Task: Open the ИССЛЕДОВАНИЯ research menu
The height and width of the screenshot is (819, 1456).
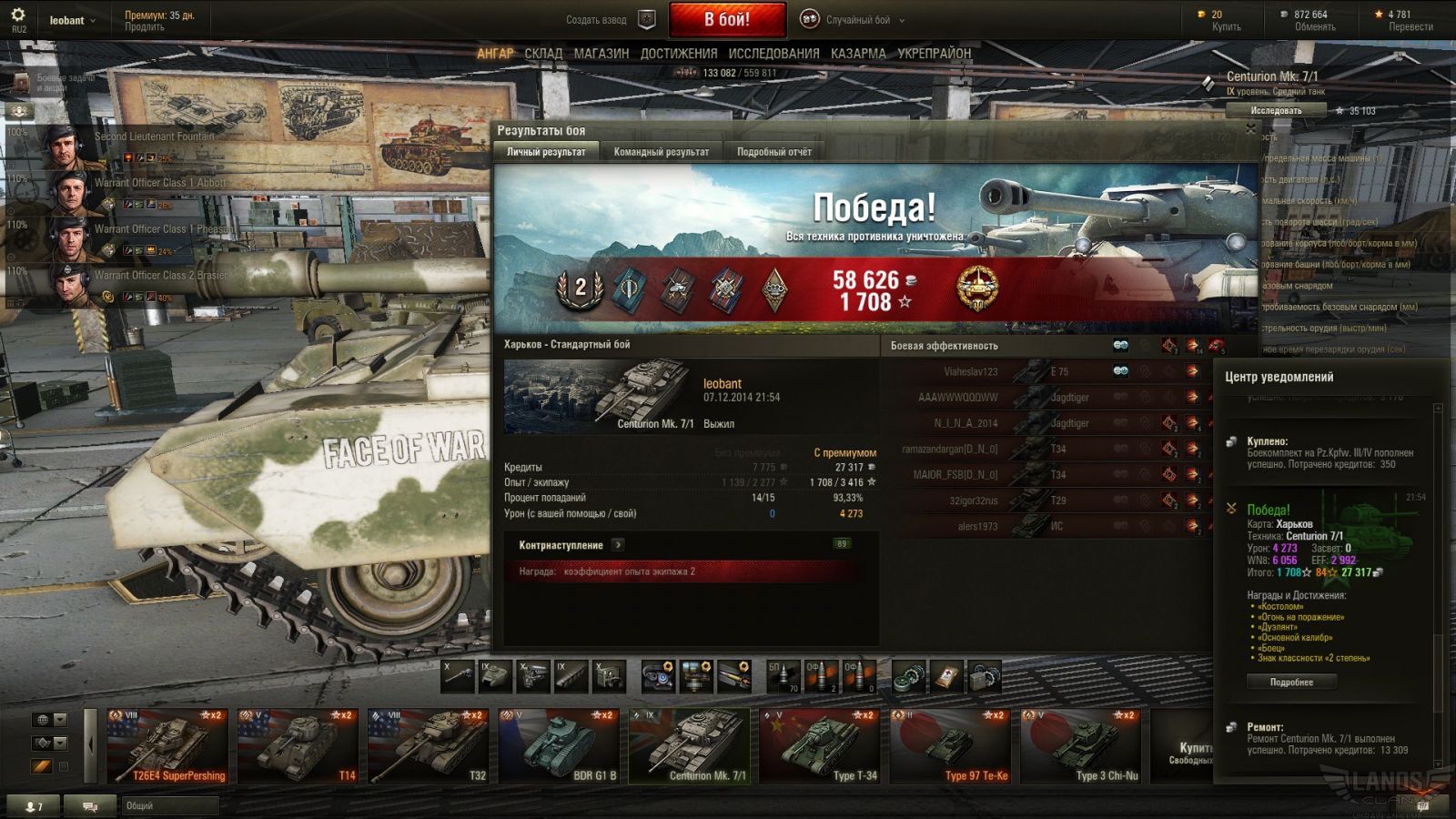Action: tap(773, 54)
